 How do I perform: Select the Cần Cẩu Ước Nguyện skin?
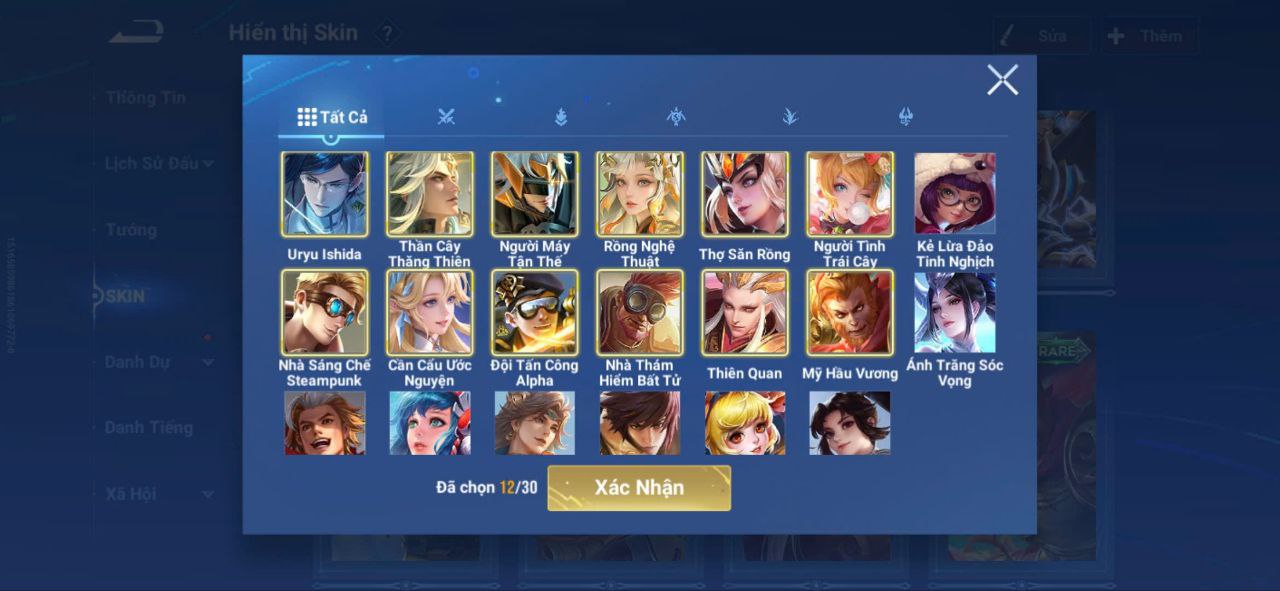430,312
